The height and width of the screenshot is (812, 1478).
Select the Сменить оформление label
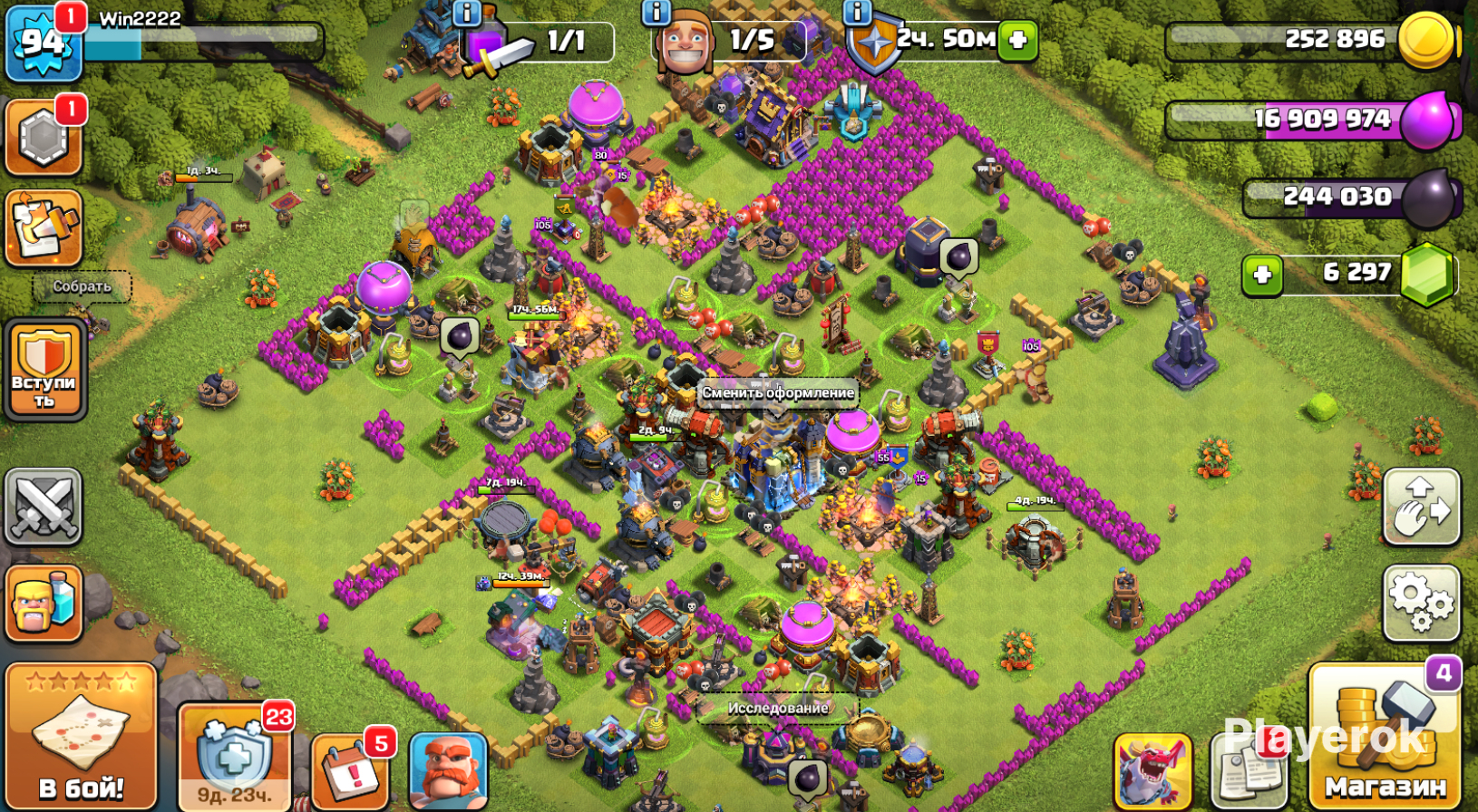778,392
